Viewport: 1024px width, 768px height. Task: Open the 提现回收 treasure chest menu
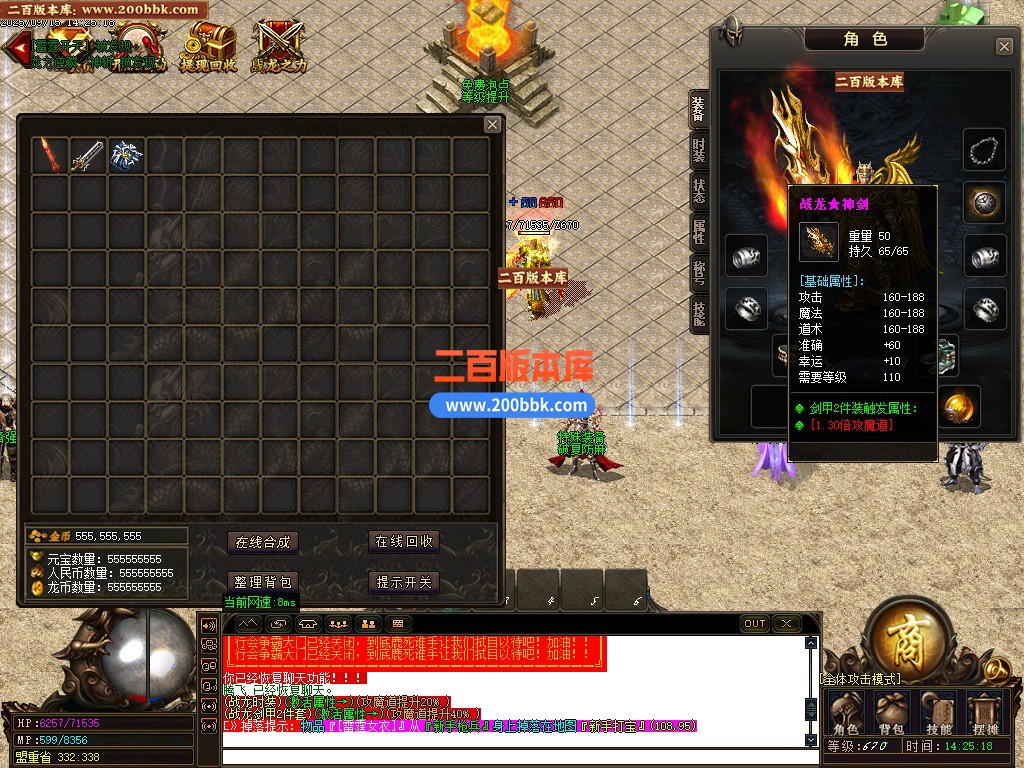208,46
